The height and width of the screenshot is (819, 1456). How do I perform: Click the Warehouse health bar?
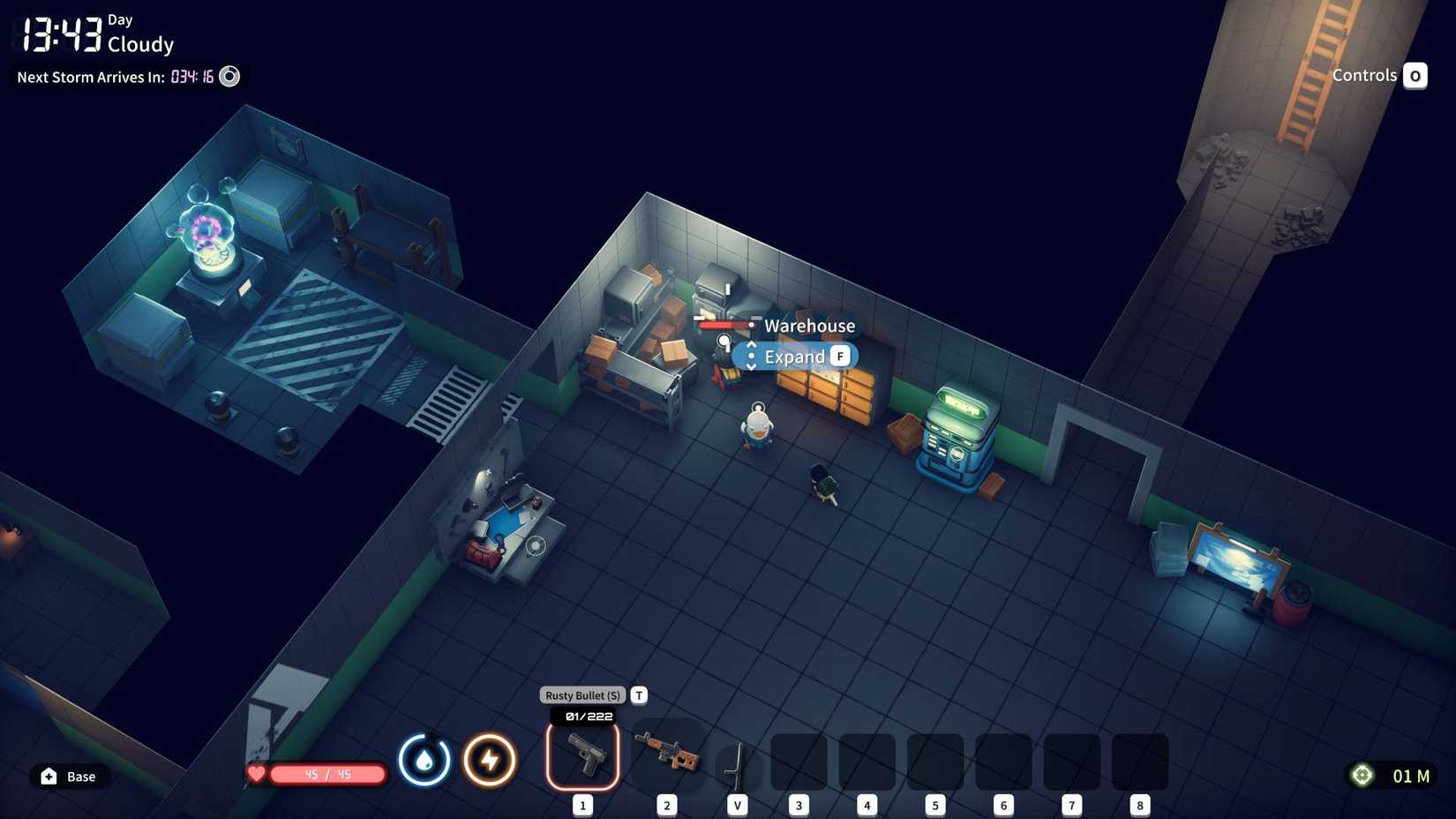(724, 325)
